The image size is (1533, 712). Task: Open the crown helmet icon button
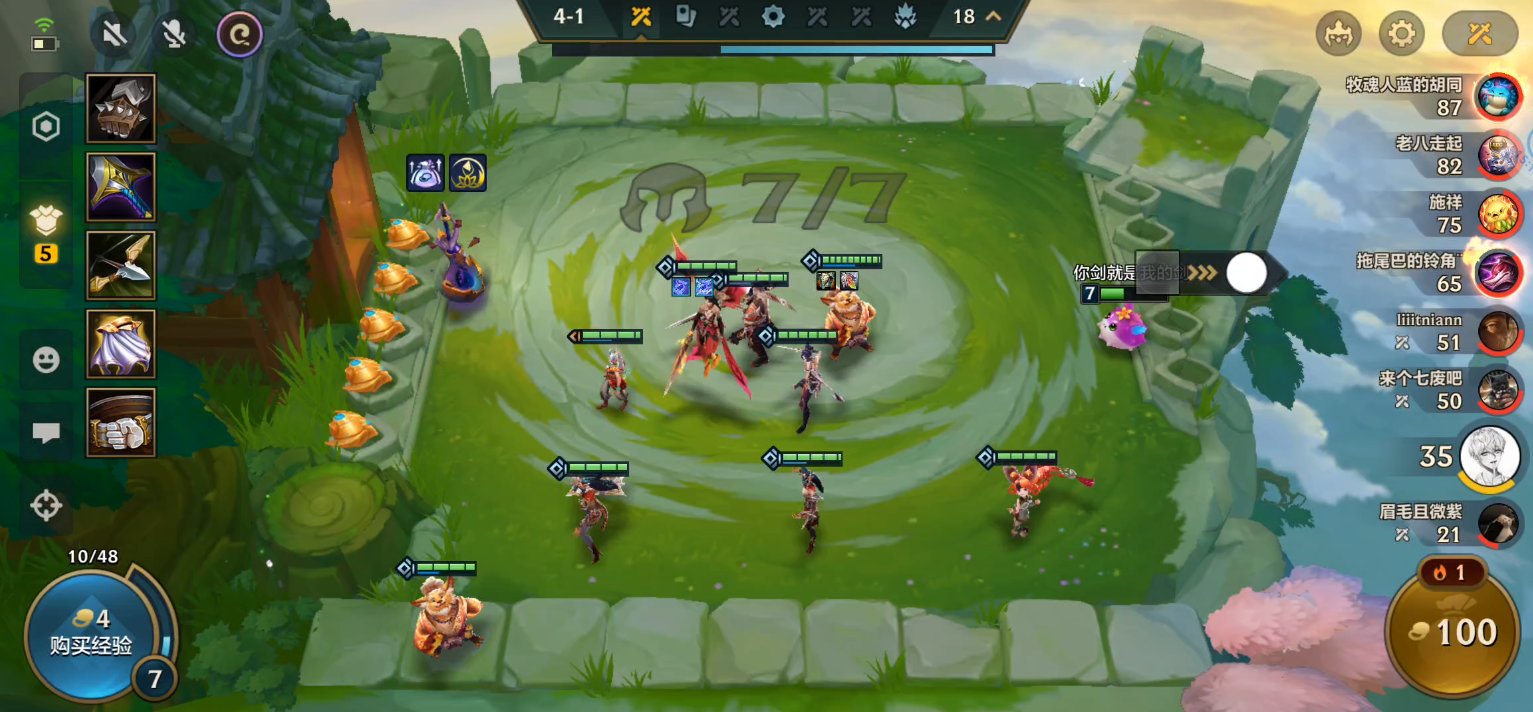(x=1338, y=35)
